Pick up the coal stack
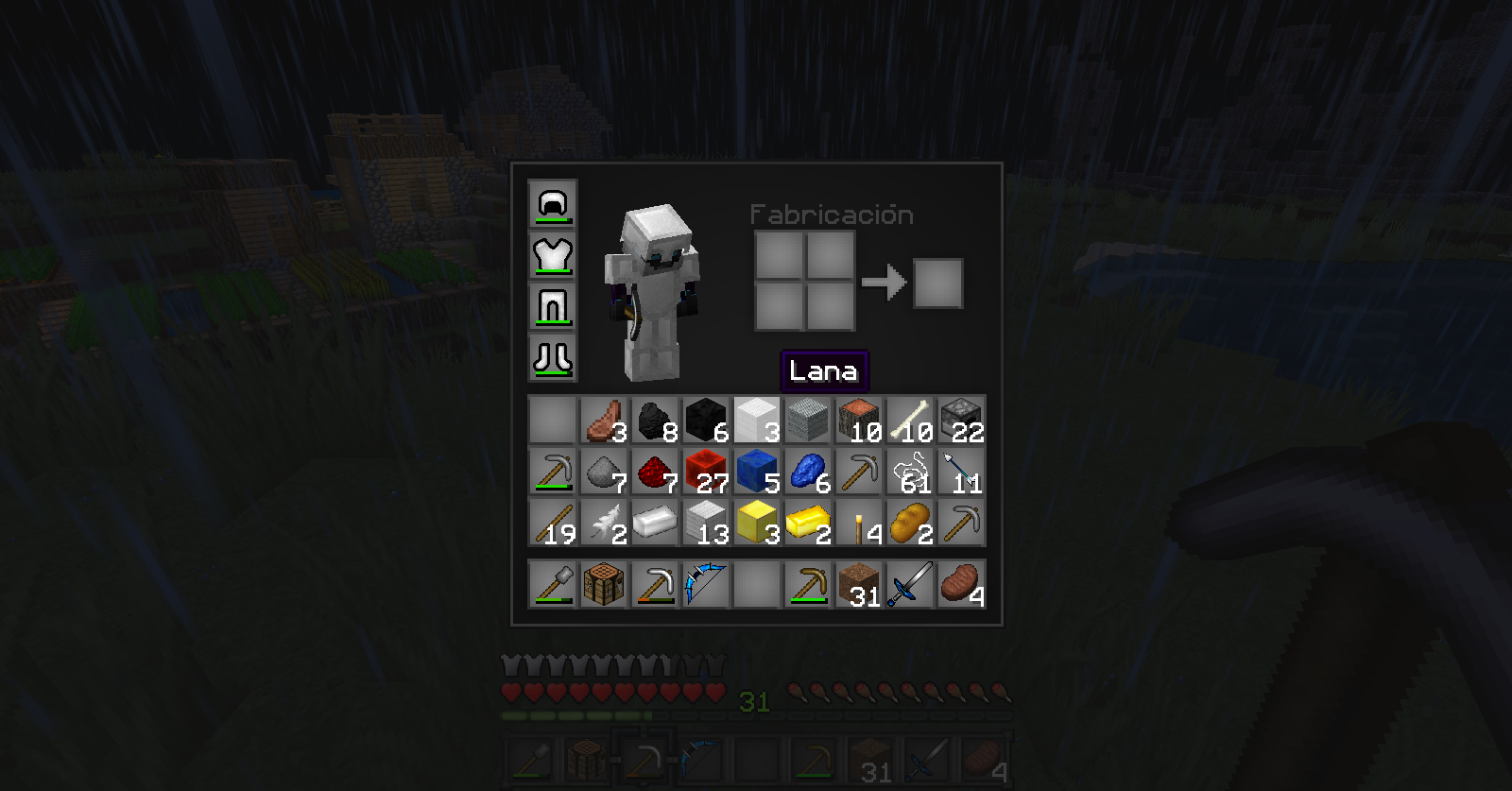Screen dimensions: 1512x791 click(655, 420)
